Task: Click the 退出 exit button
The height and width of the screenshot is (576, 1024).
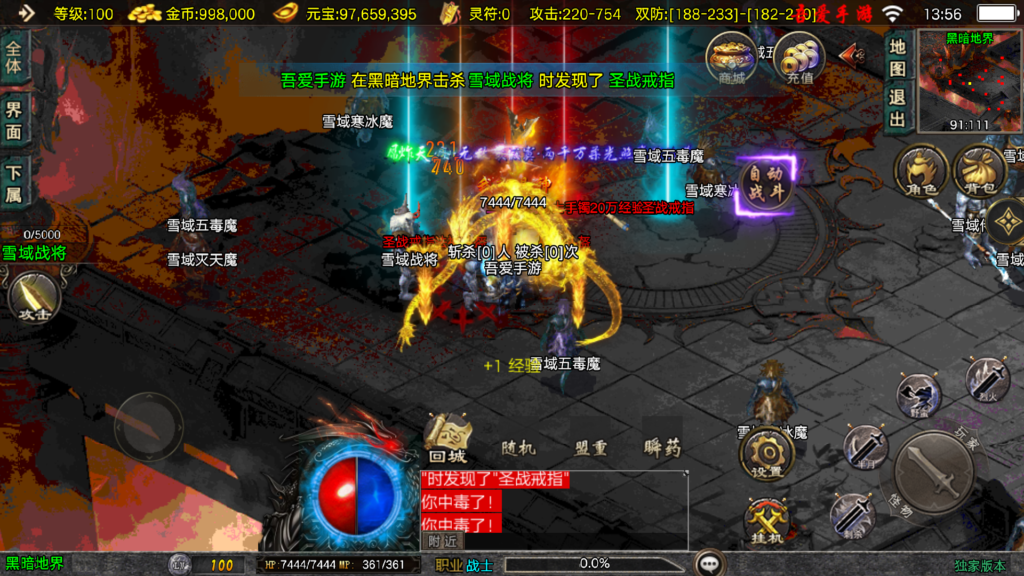Action: point(897,108)
